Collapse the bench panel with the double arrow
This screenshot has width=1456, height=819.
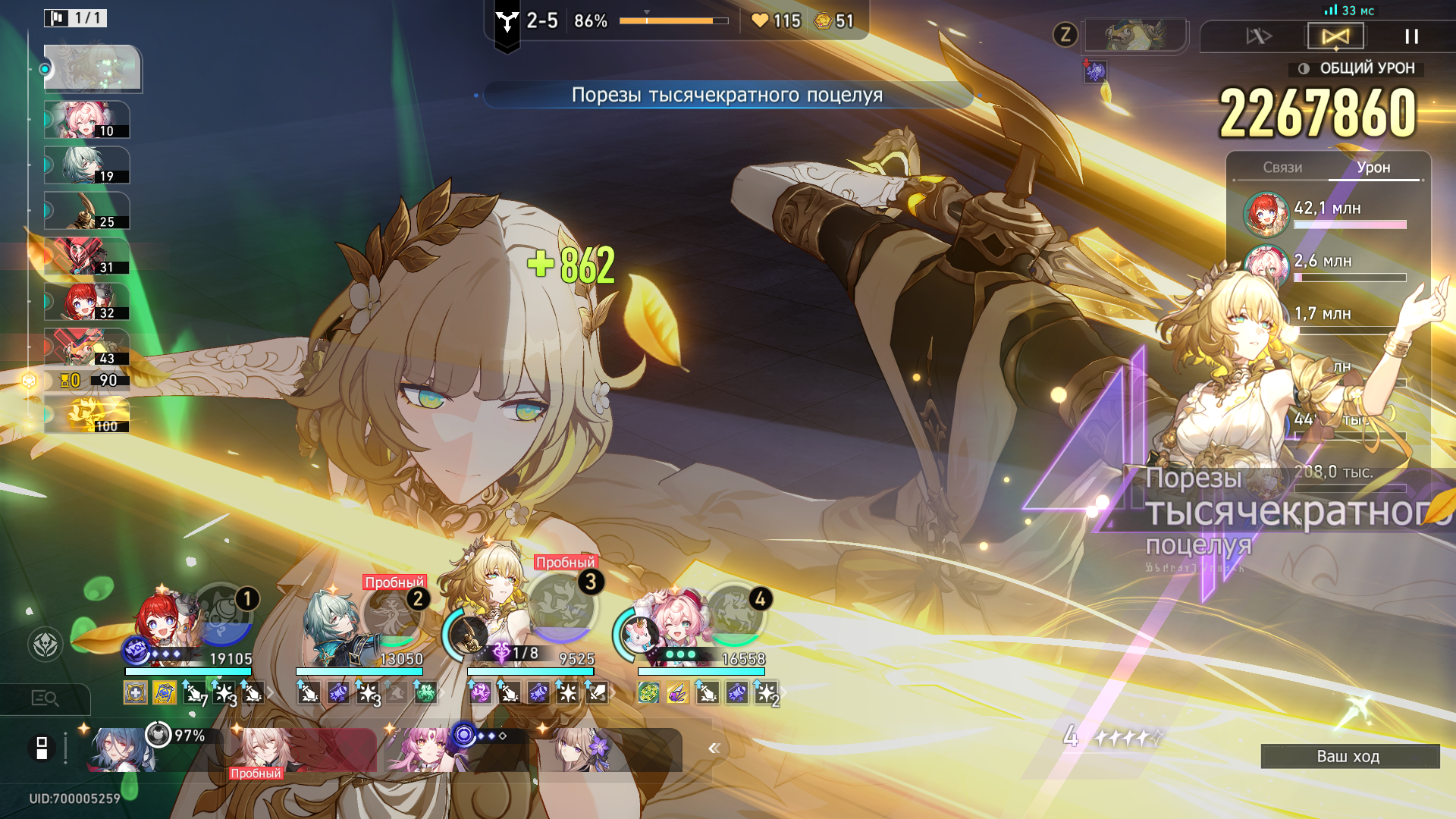pos(714,748)
